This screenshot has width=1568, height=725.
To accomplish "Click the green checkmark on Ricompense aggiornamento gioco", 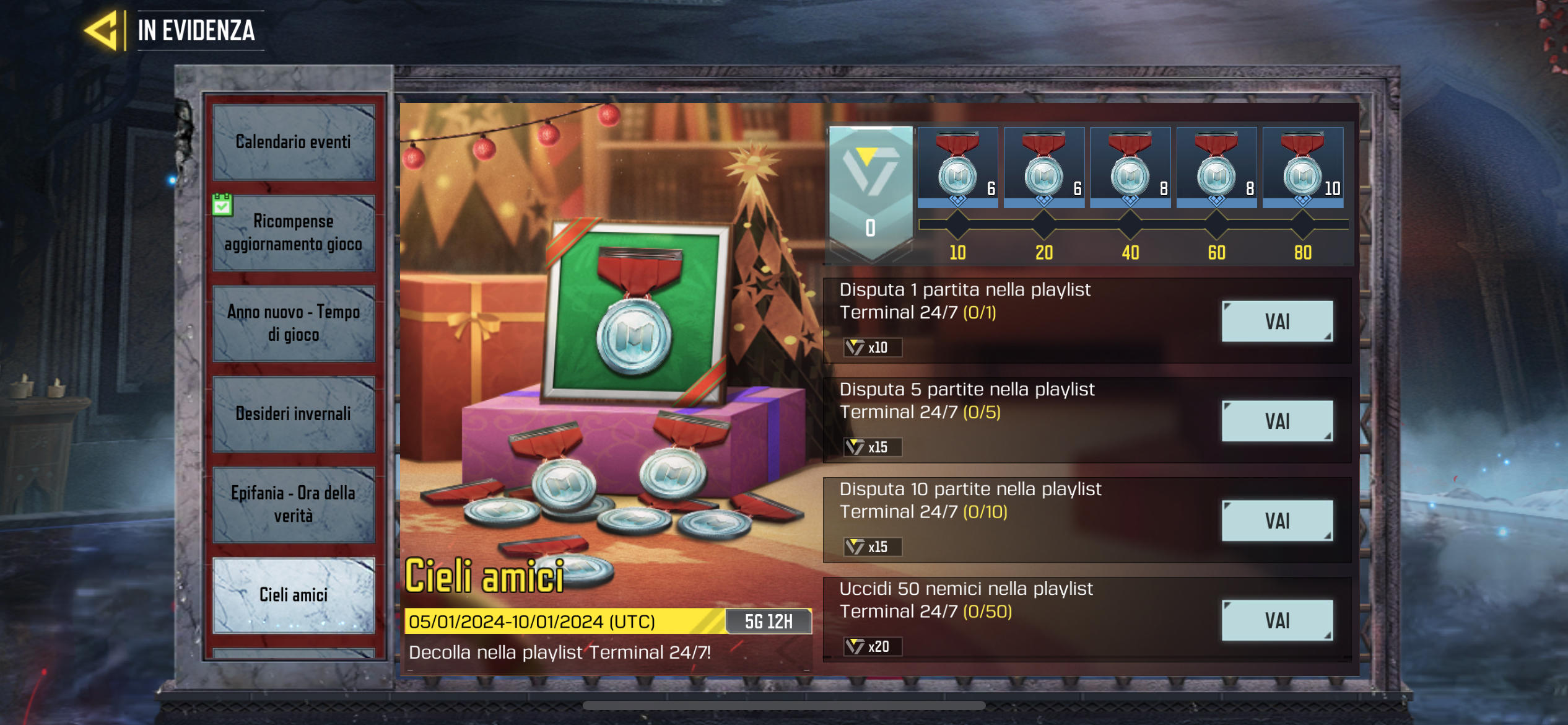I will pos(222,203).
